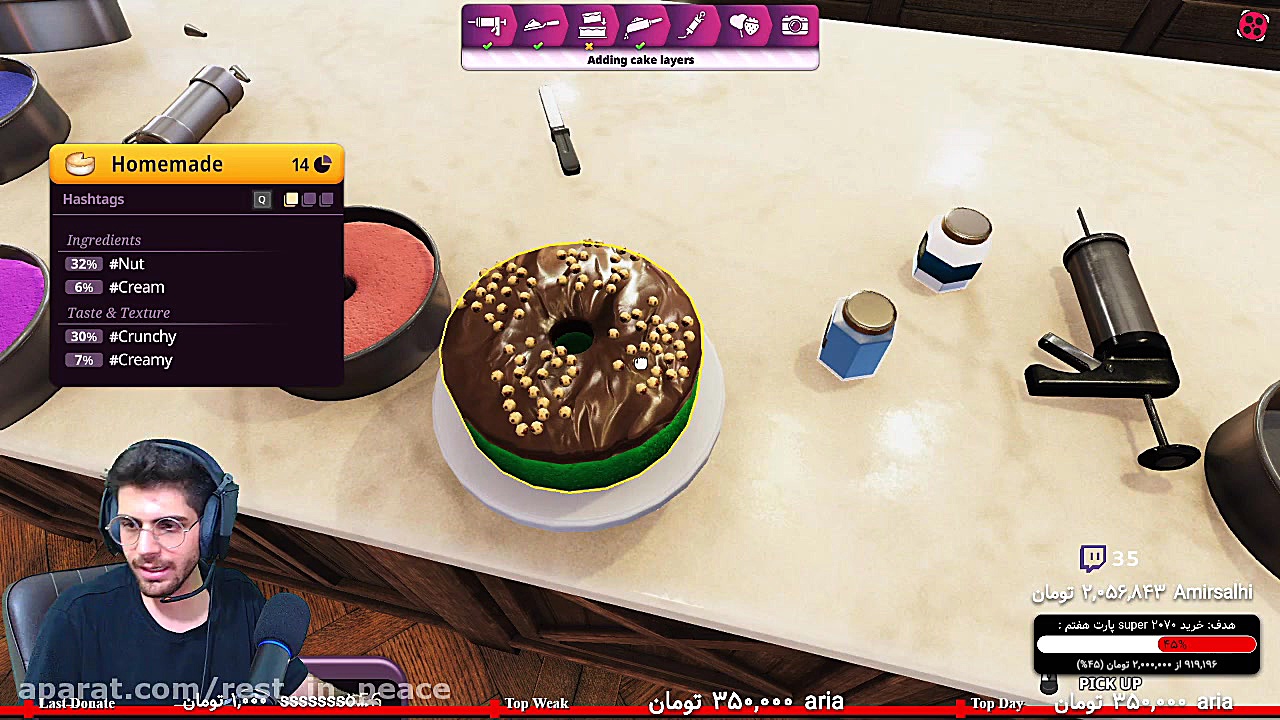Open the pie chart timer next to 14
Image resolution: width=1280 pixels, height=720 pixels.
click(x=322, y=163)
